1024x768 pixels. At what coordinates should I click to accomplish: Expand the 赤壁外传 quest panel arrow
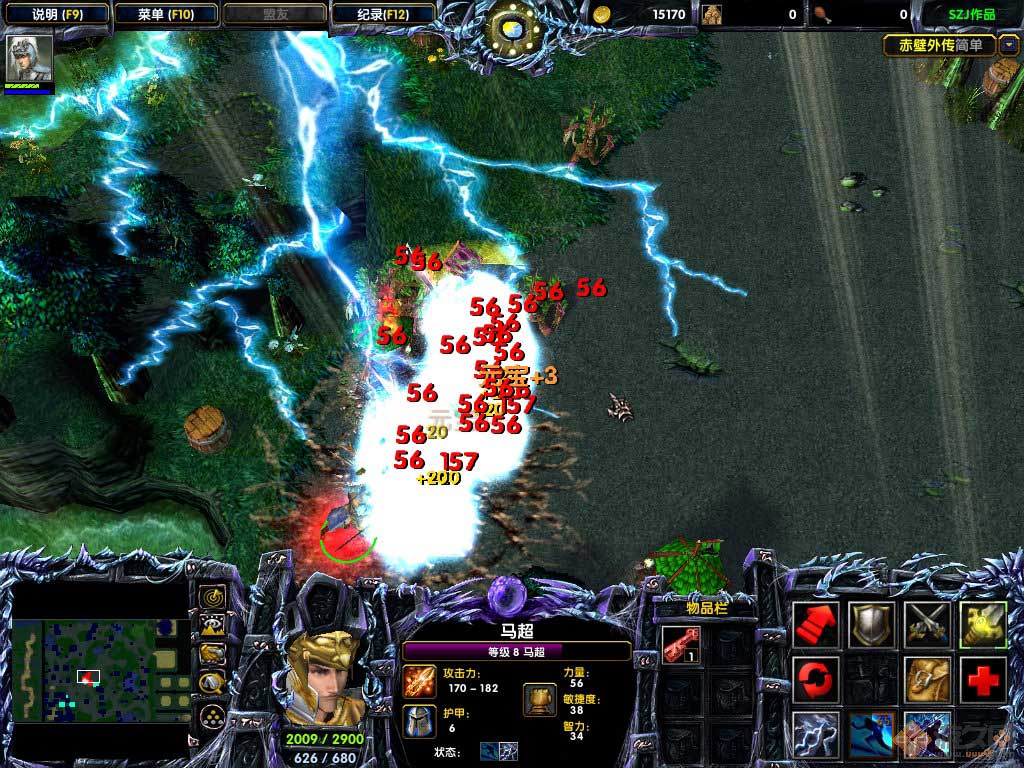[1007, 45]
